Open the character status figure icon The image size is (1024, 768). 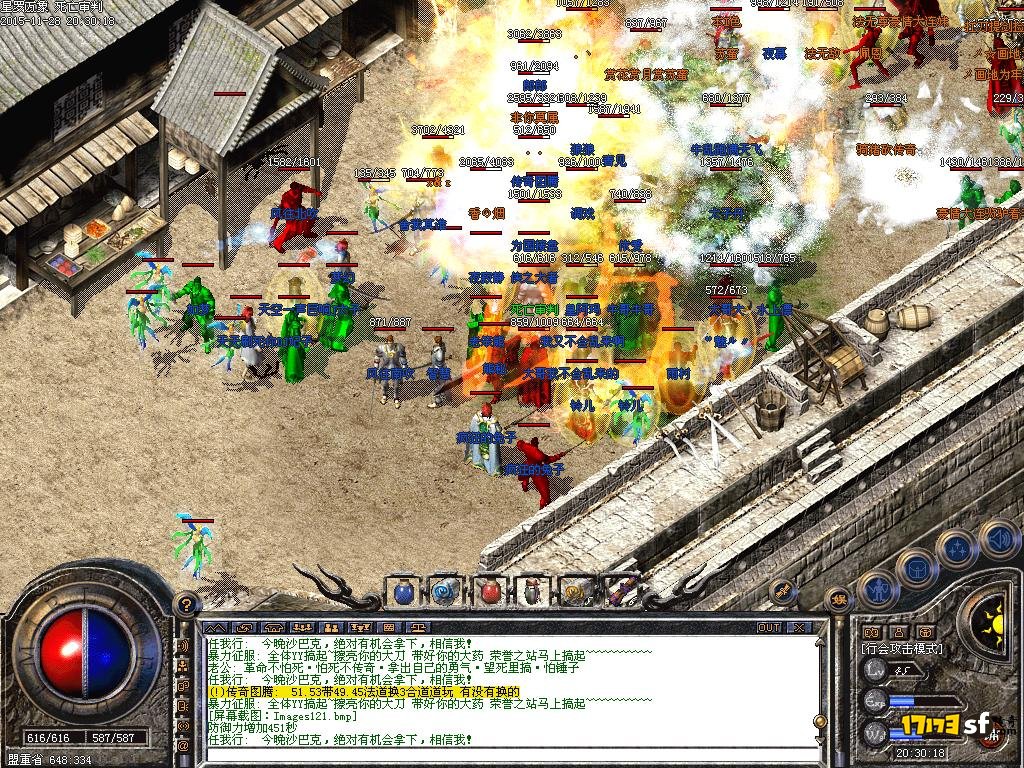(x=878, y=590)
